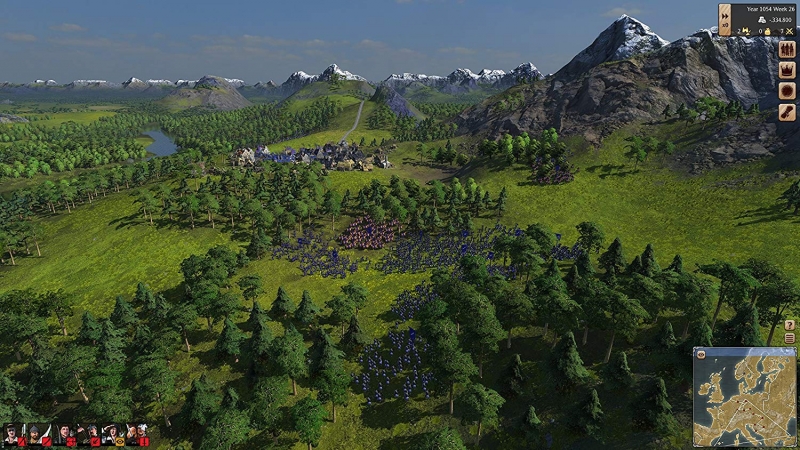Open the main menu list button
The height and width of the screenshot is (450, 800).
point(789,338)
